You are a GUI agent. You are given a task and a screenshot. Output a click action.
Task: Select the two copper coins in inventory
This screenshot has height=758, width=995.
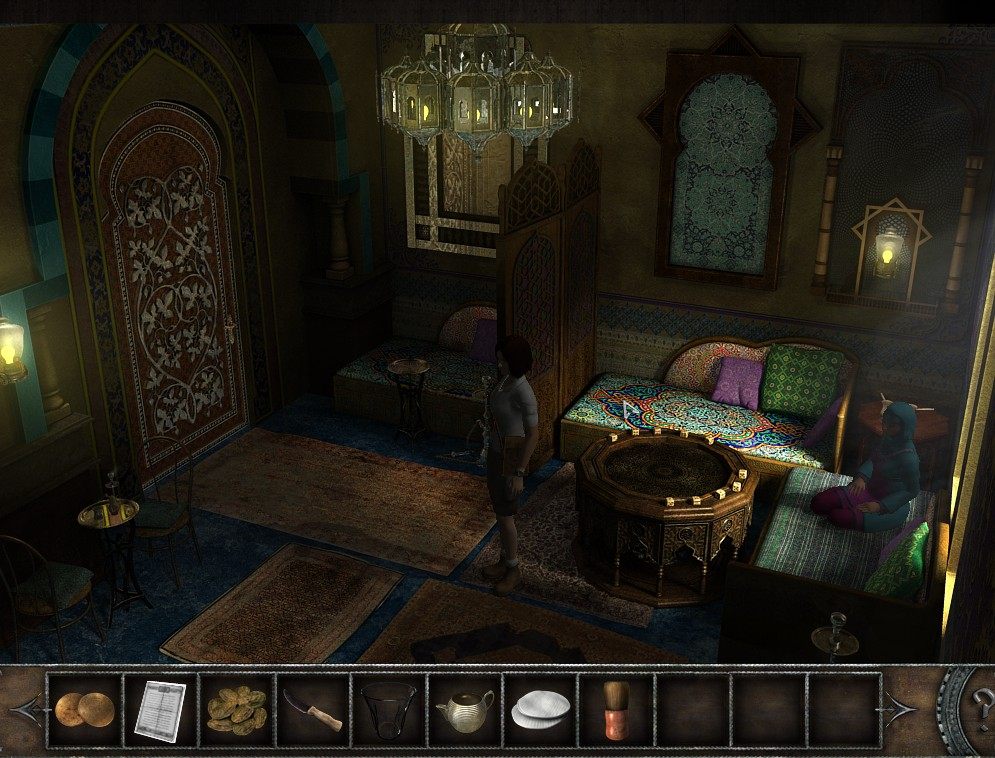[84, 710]
